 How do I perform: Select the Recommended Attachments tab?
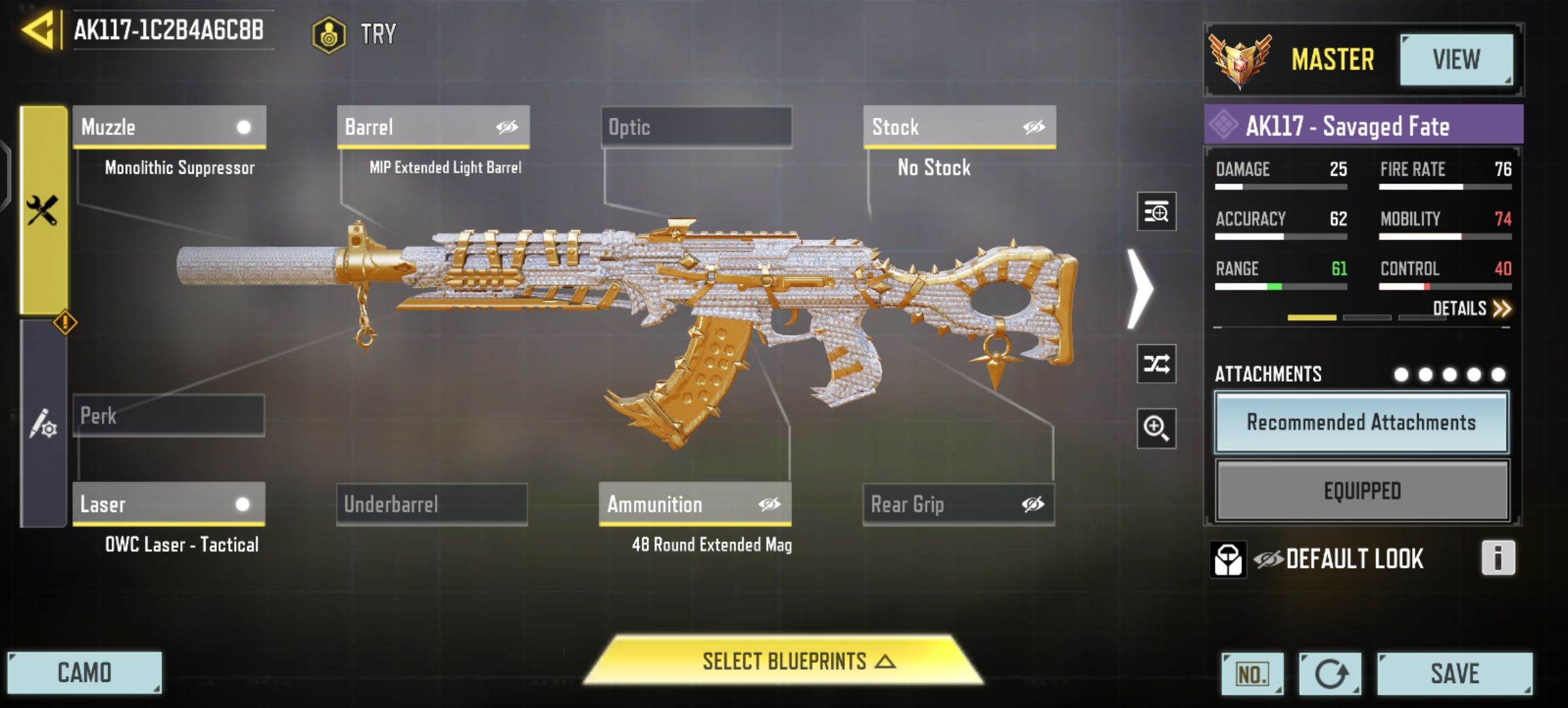1362,423
